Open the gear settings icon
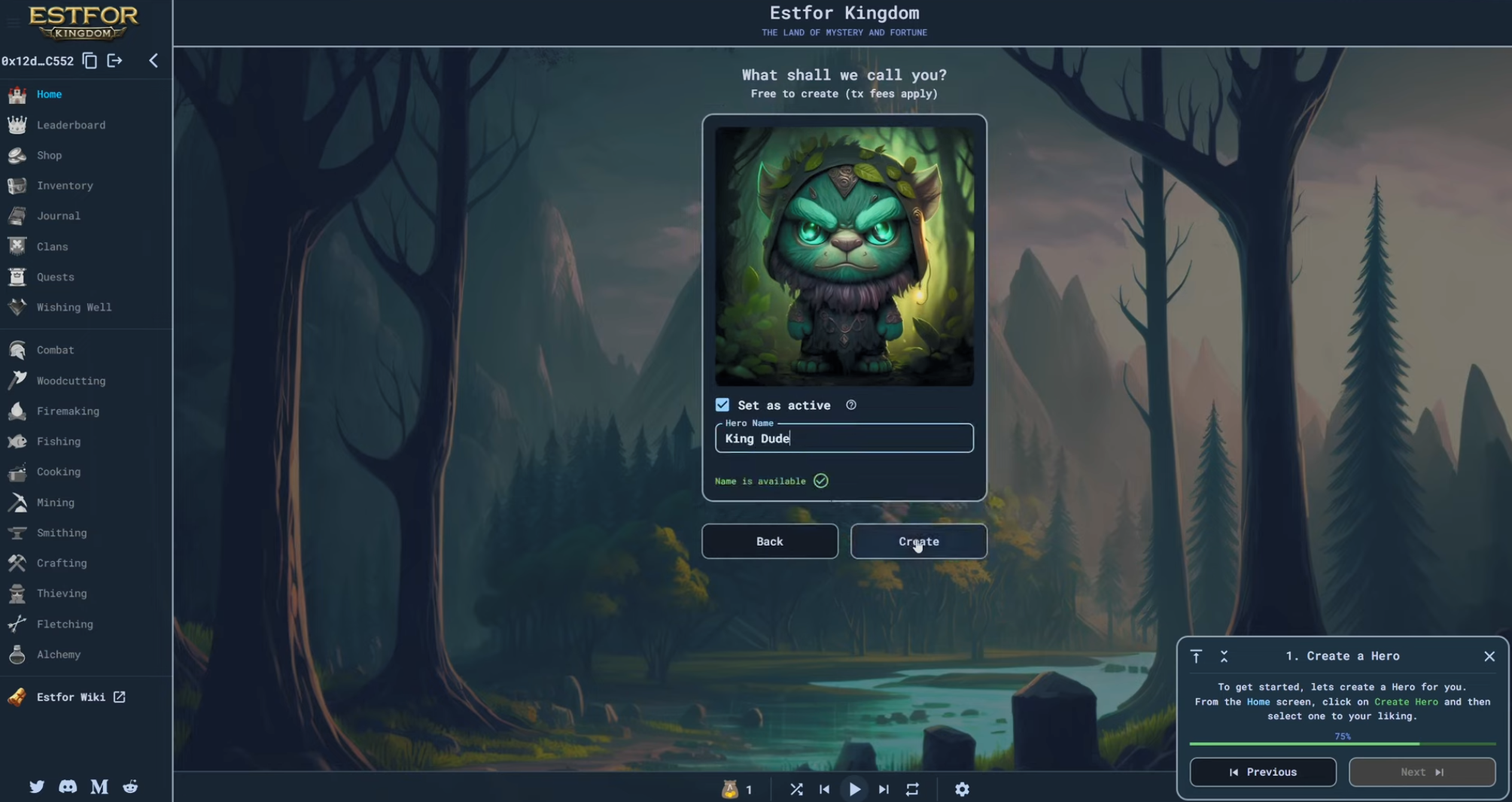 (x=961, y=789)
